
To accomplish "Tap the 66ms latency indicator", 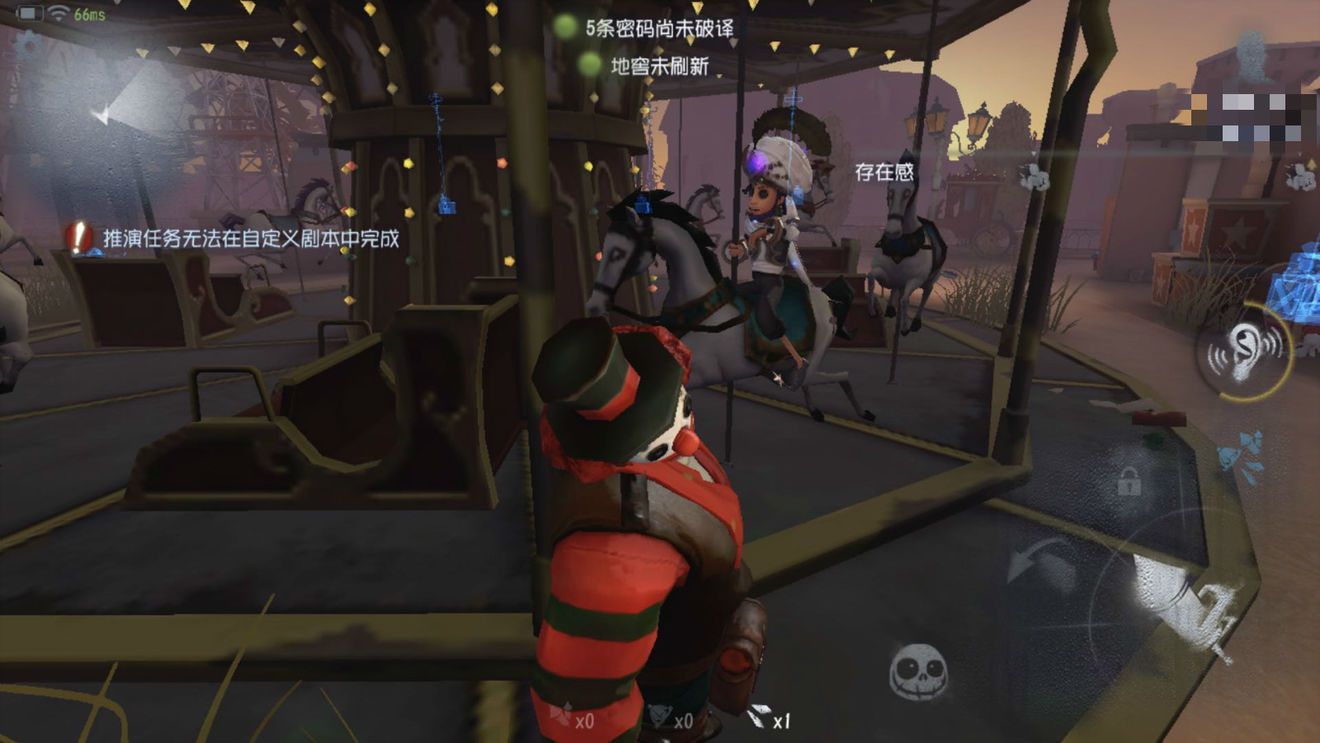I will (89, 14).
